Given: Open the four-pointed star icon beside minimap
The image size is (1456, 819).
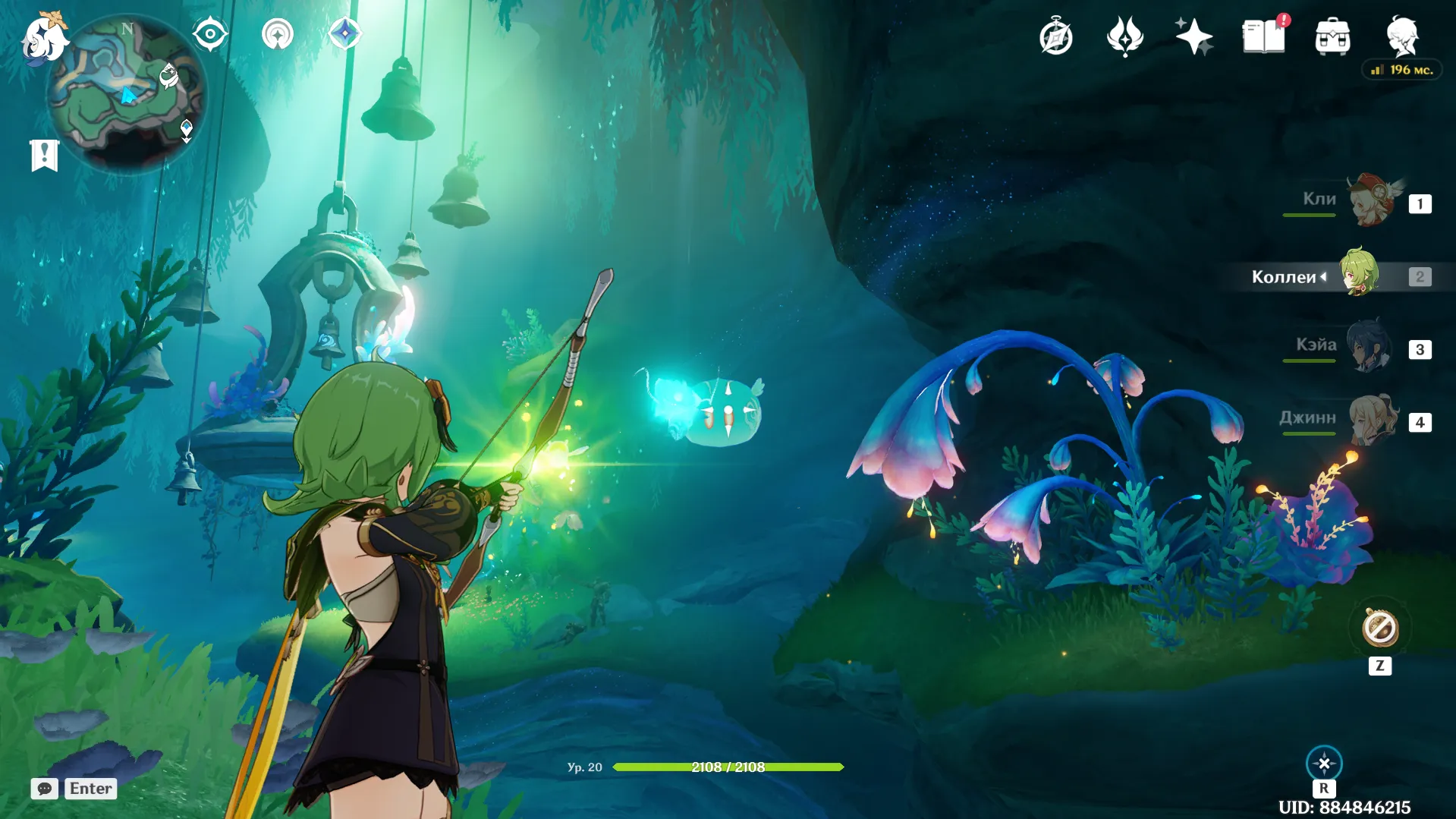Looking at the screenshot, I should tap(345, 34).
